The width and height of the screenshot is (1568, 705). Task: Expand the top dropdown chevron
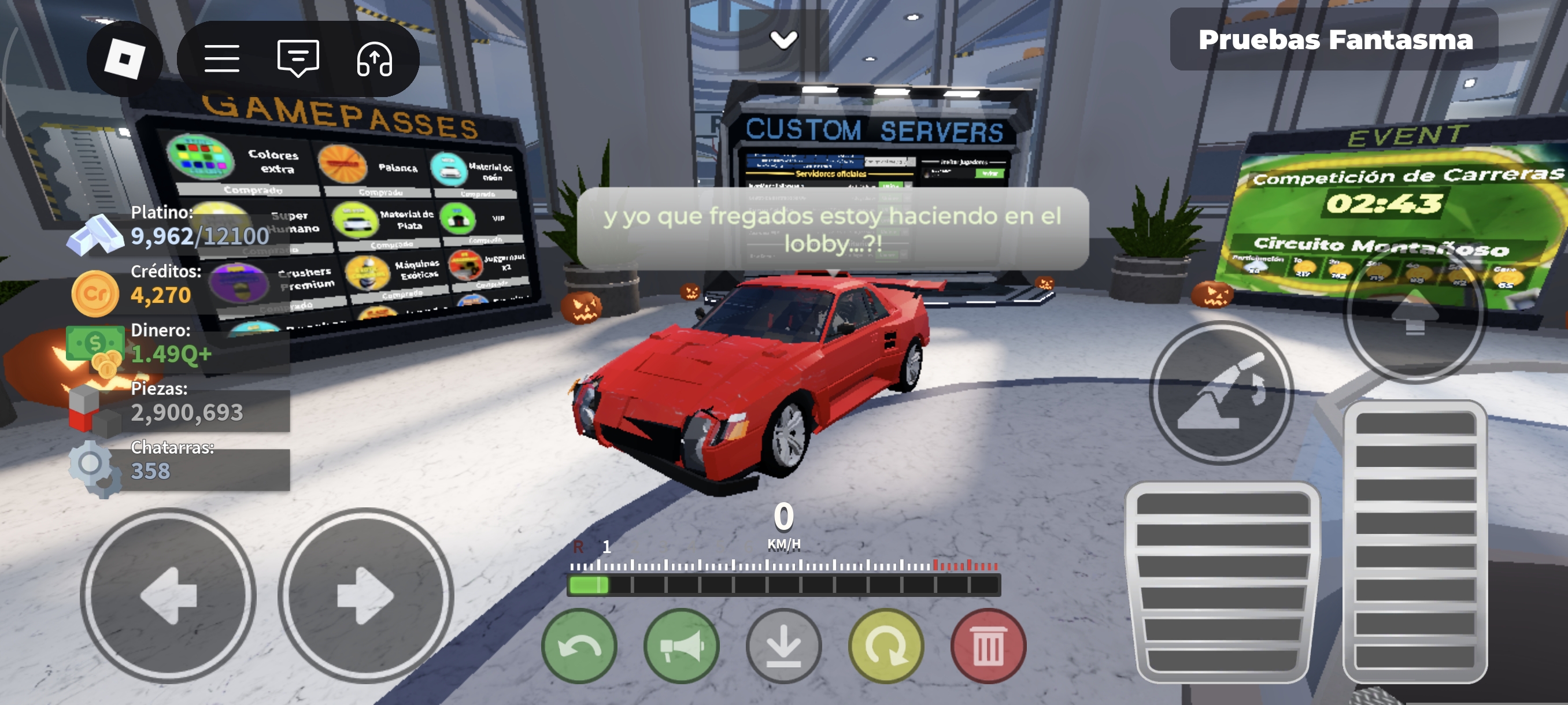click(x=783, y=40)
